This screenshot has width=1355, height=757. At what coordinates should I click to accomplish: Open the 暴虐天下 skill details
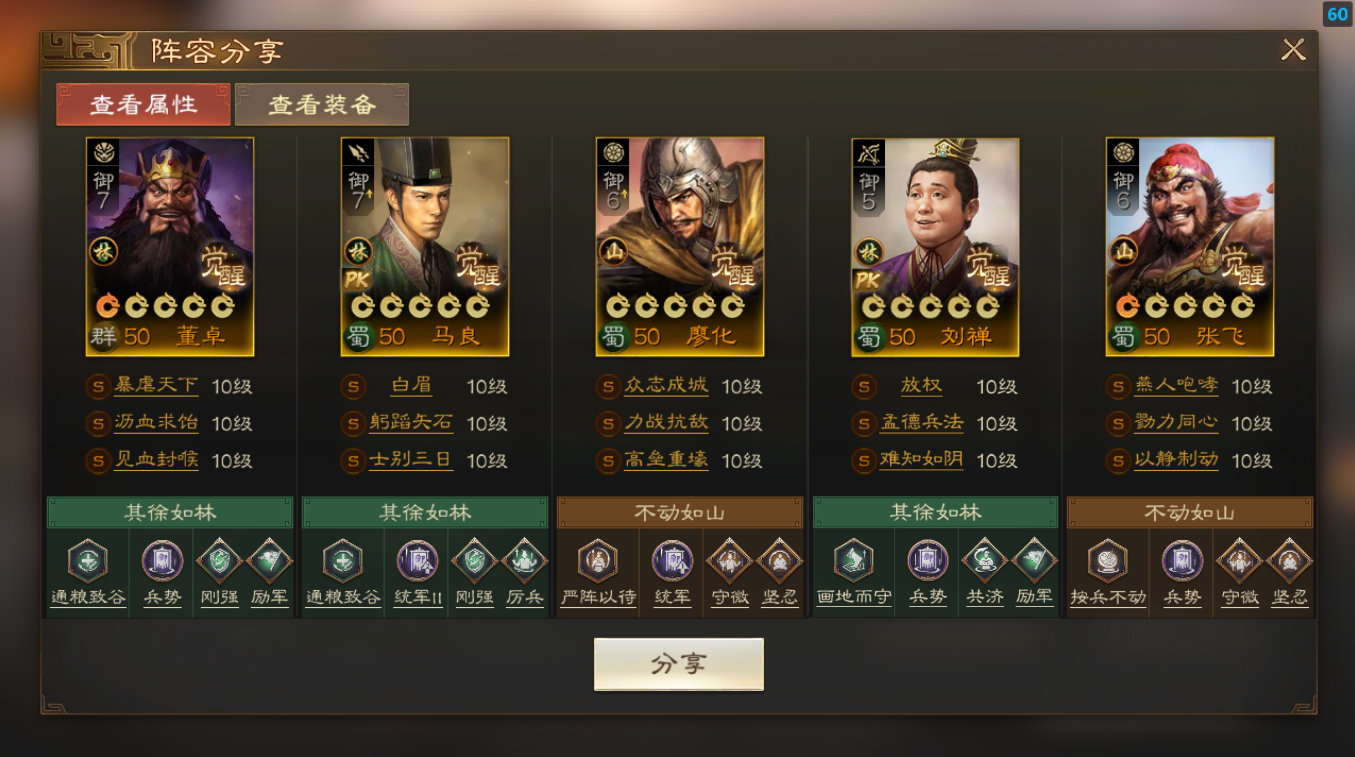(x=156, y=386)
